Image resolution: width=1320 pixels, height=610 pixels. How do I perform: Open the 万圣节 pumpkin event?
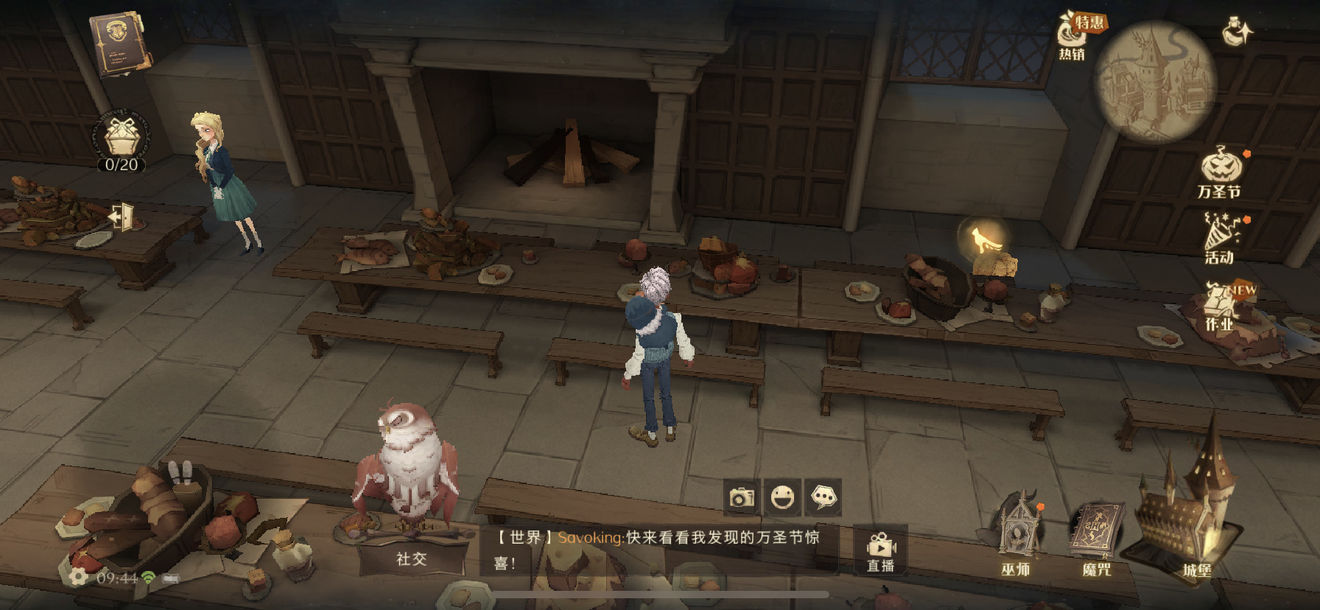[1219, 170]
